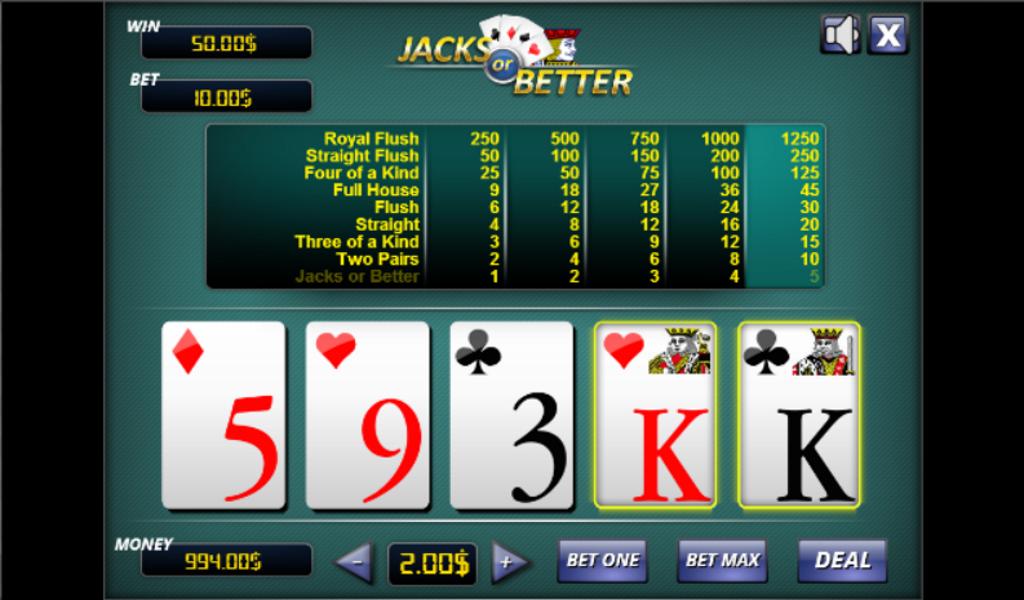This screenshot has width=1024, height=600.
Task: Toggle hold on the King of hearts
Action: [655, 415]
